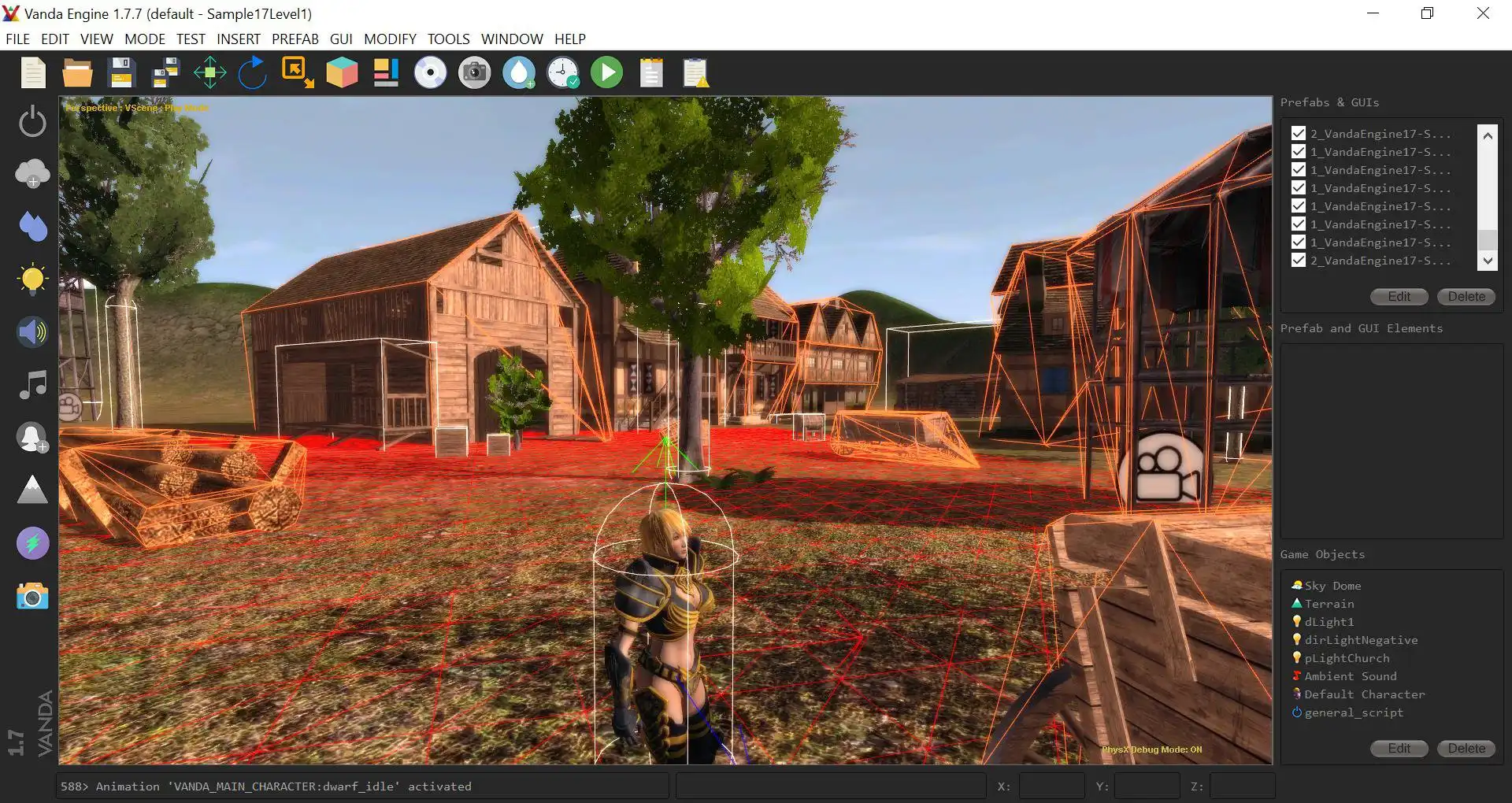The height and width of the screenshot is (803, 1512).
Task: Open the HELP menu
Action: coord(569,39)
